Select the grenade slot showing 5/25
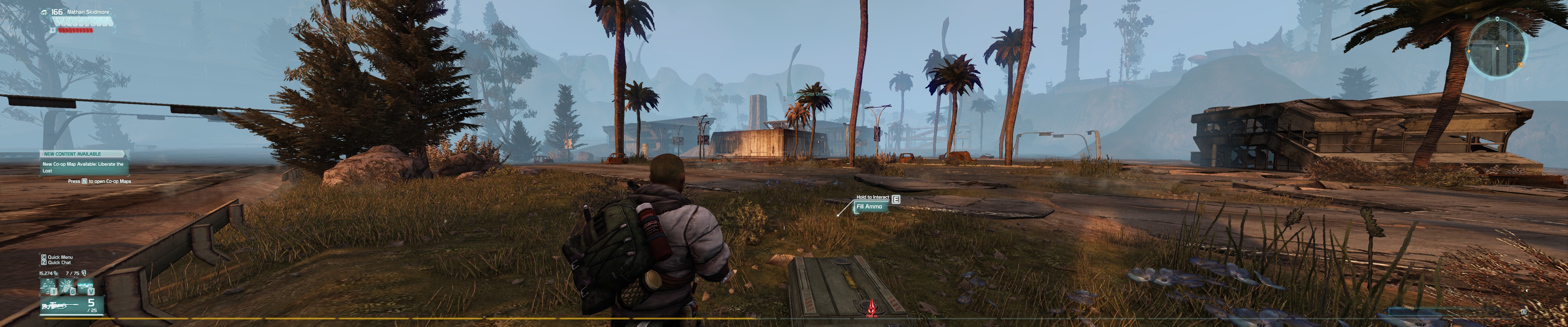This screenshot has width=1568, height=327. tap(91, 305)
